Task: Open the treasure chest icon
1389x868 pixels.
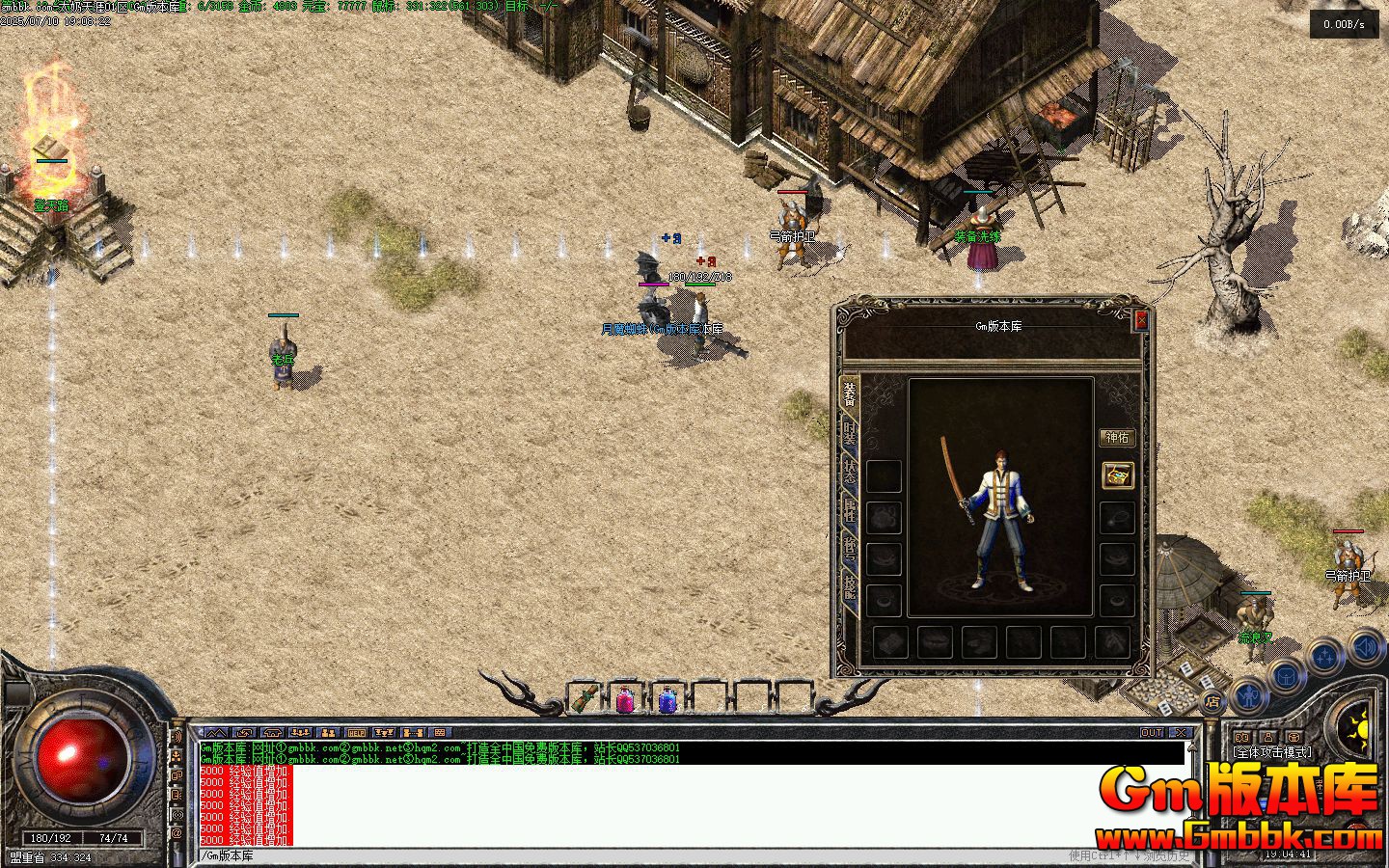Action: tap(1117, 475)
